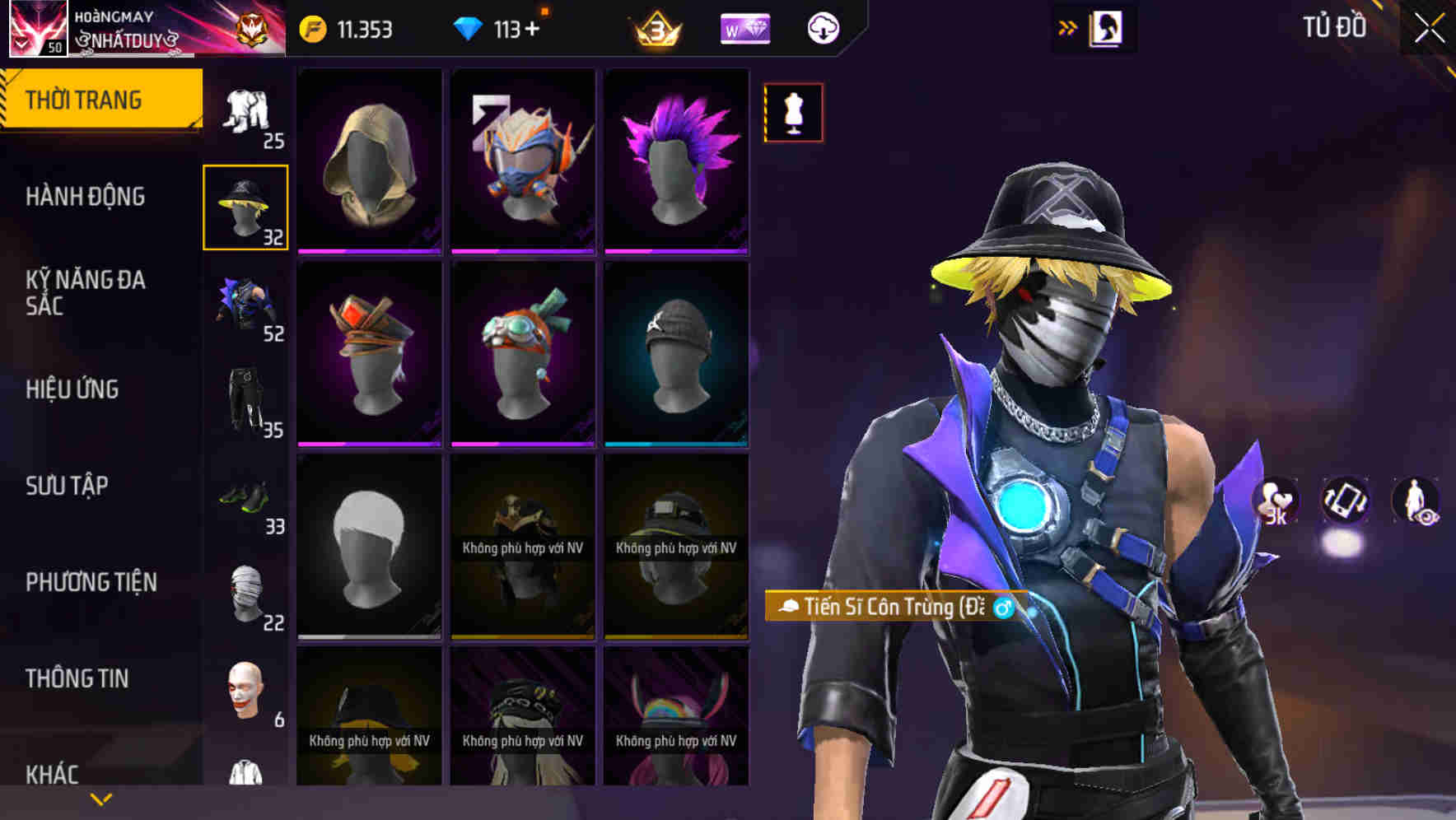Switch to the HÀNH ĐỘNG tab
Screen dimensions: 1456x820
[86, 196]
